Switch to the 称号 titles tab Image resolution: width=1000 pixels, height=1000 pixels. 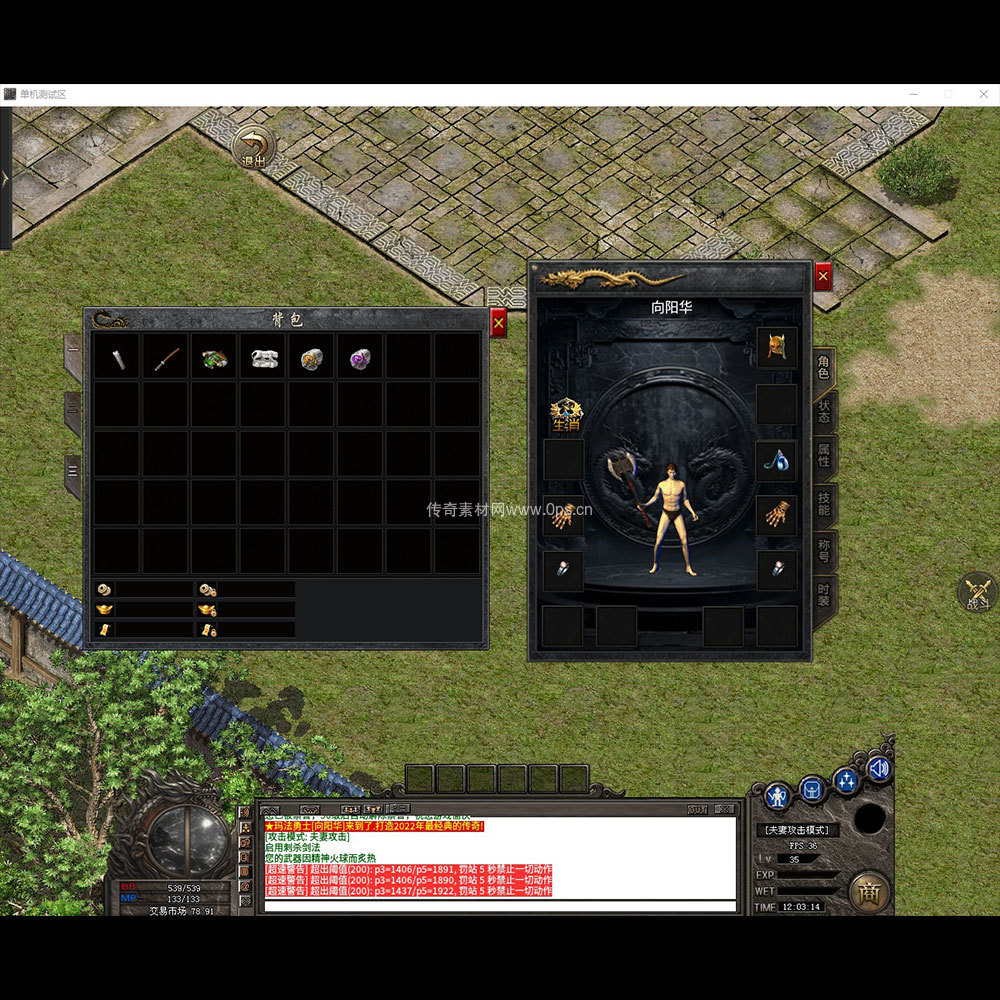point(823,548)
